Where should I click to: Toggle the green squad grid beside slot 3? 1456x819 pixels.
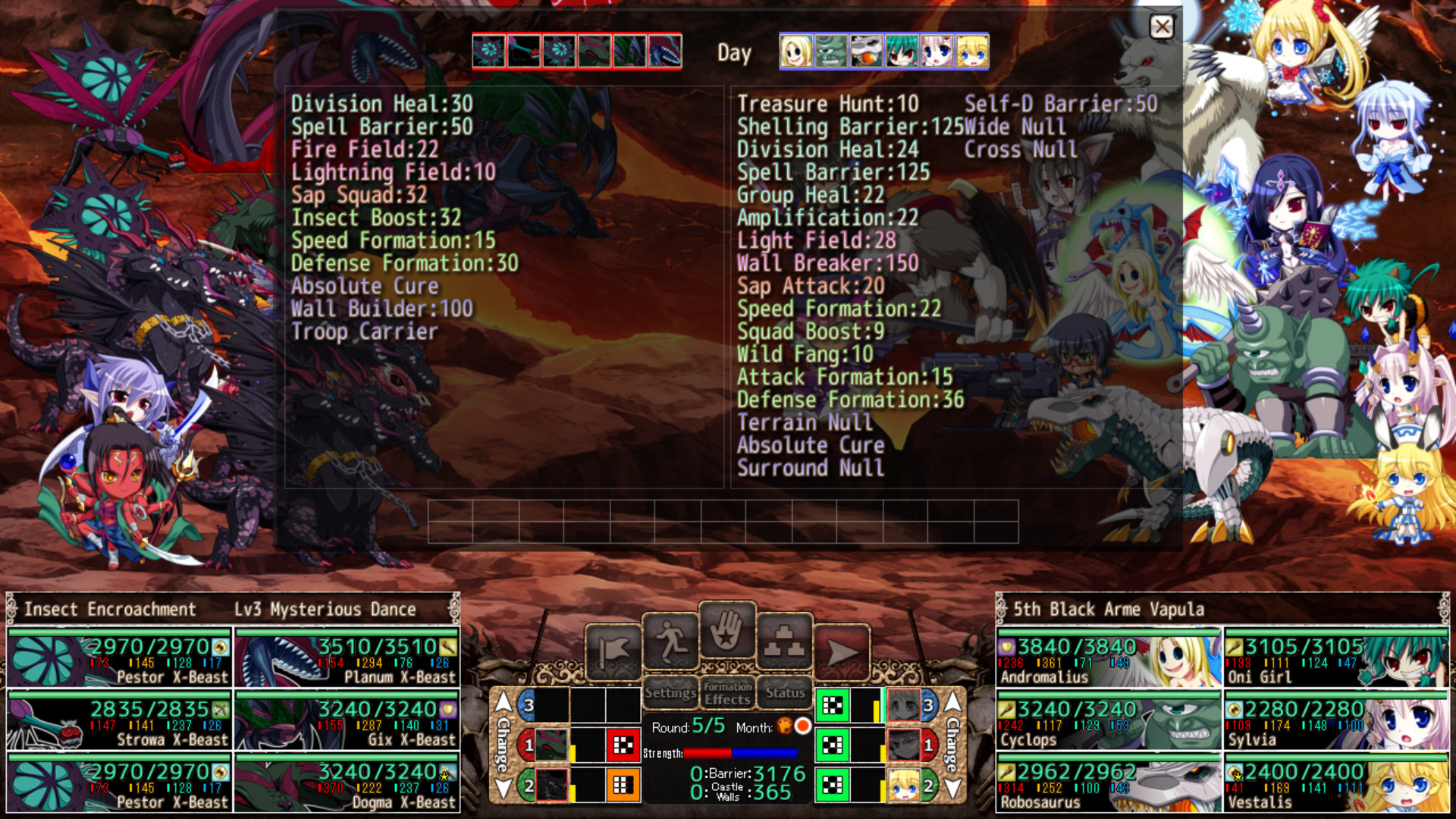(832, 703)
